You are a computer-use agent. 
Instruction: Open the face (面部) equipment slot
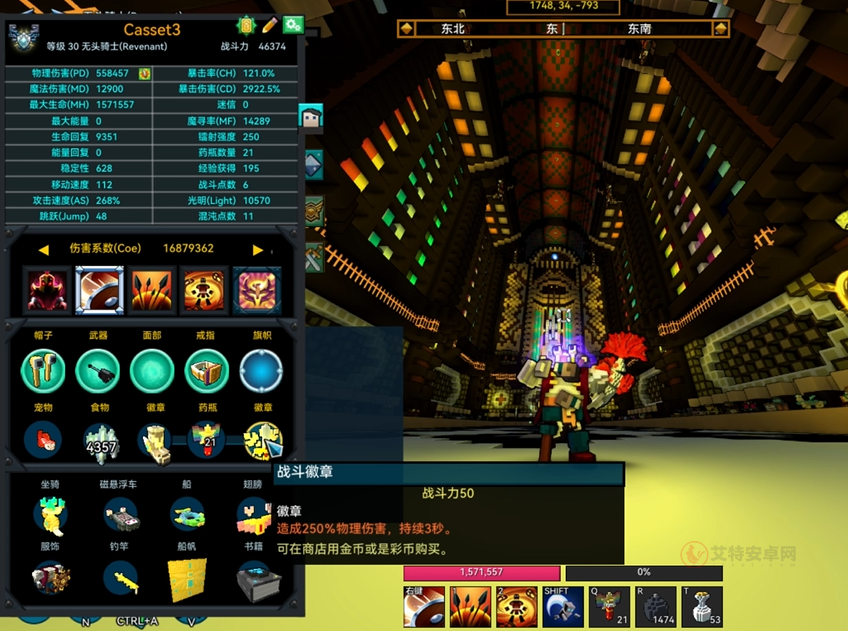point(152,372)
